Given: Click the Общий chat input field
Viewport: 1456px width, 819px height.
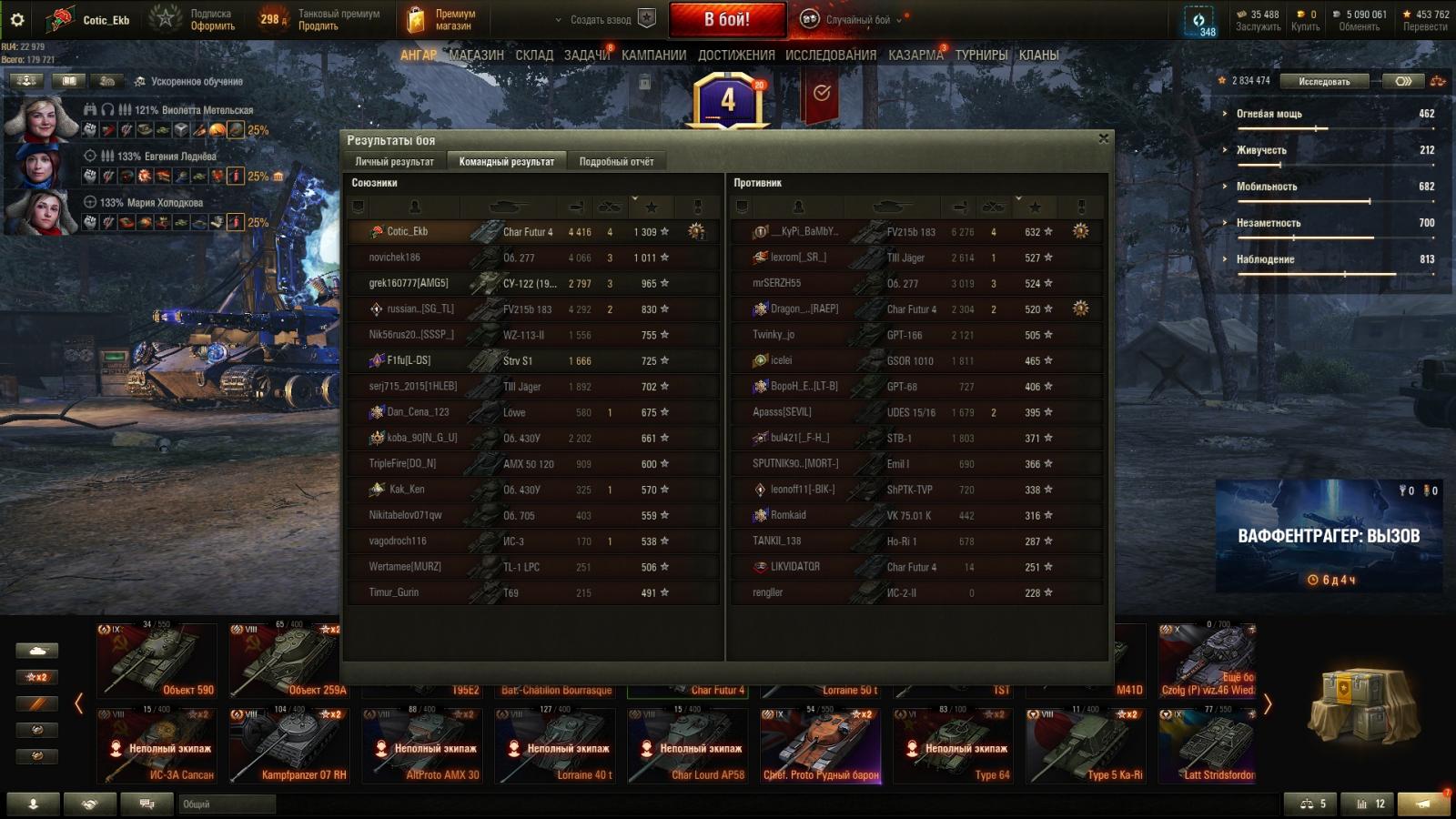Looking at the screenshot, I should pyautogui.click(x=227, y=804).
